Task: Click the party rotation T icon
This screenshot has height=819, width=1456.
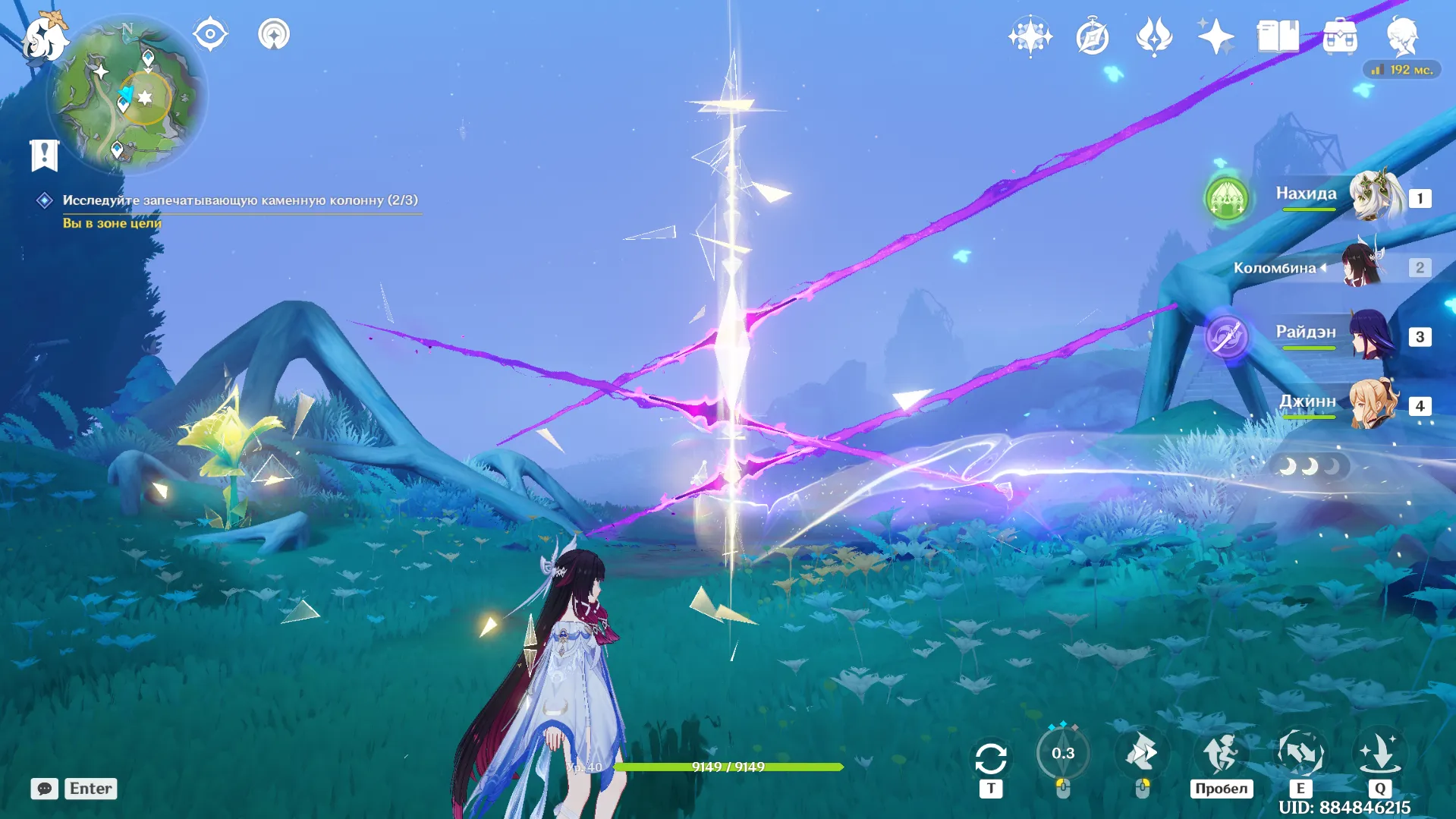Action: click(x=991, y=756)
